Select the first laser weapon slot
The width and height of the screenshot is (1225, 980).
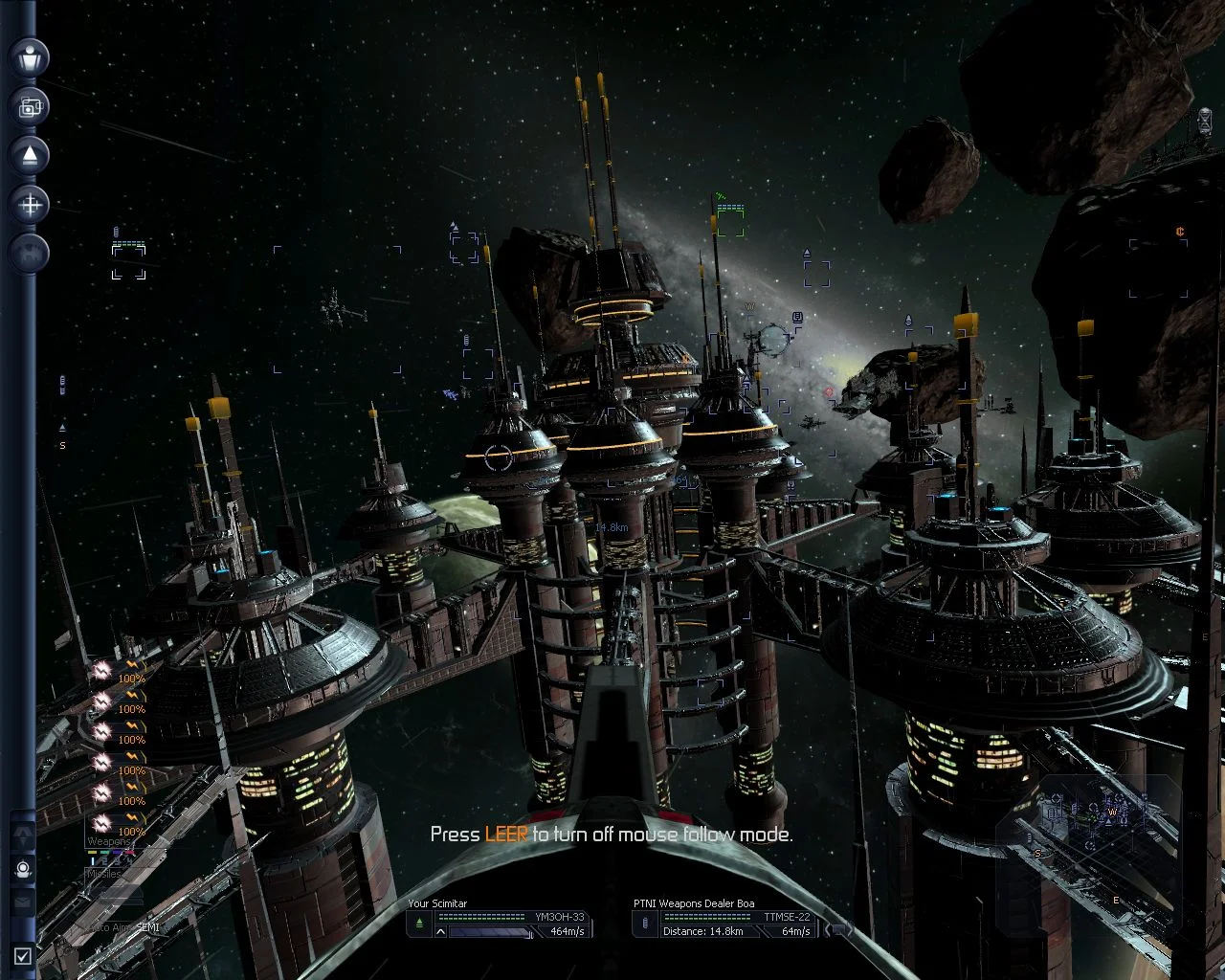tap(102, 672)
